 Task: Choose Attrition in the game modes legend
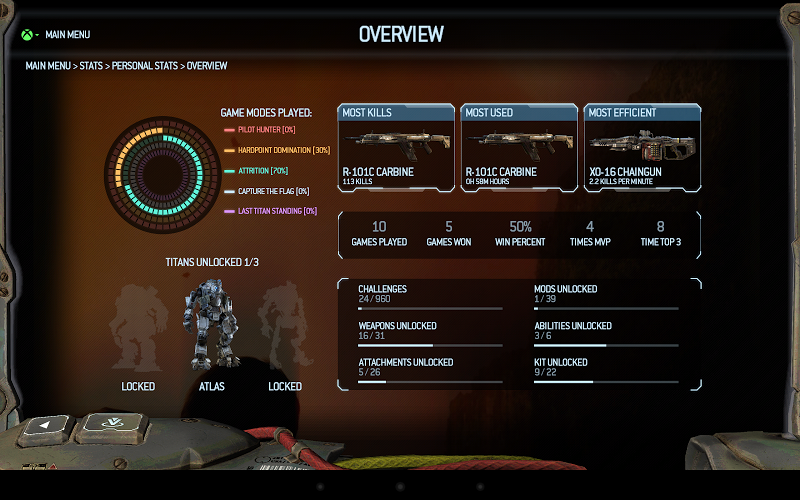pyautogui.click(x=262, y=171)
